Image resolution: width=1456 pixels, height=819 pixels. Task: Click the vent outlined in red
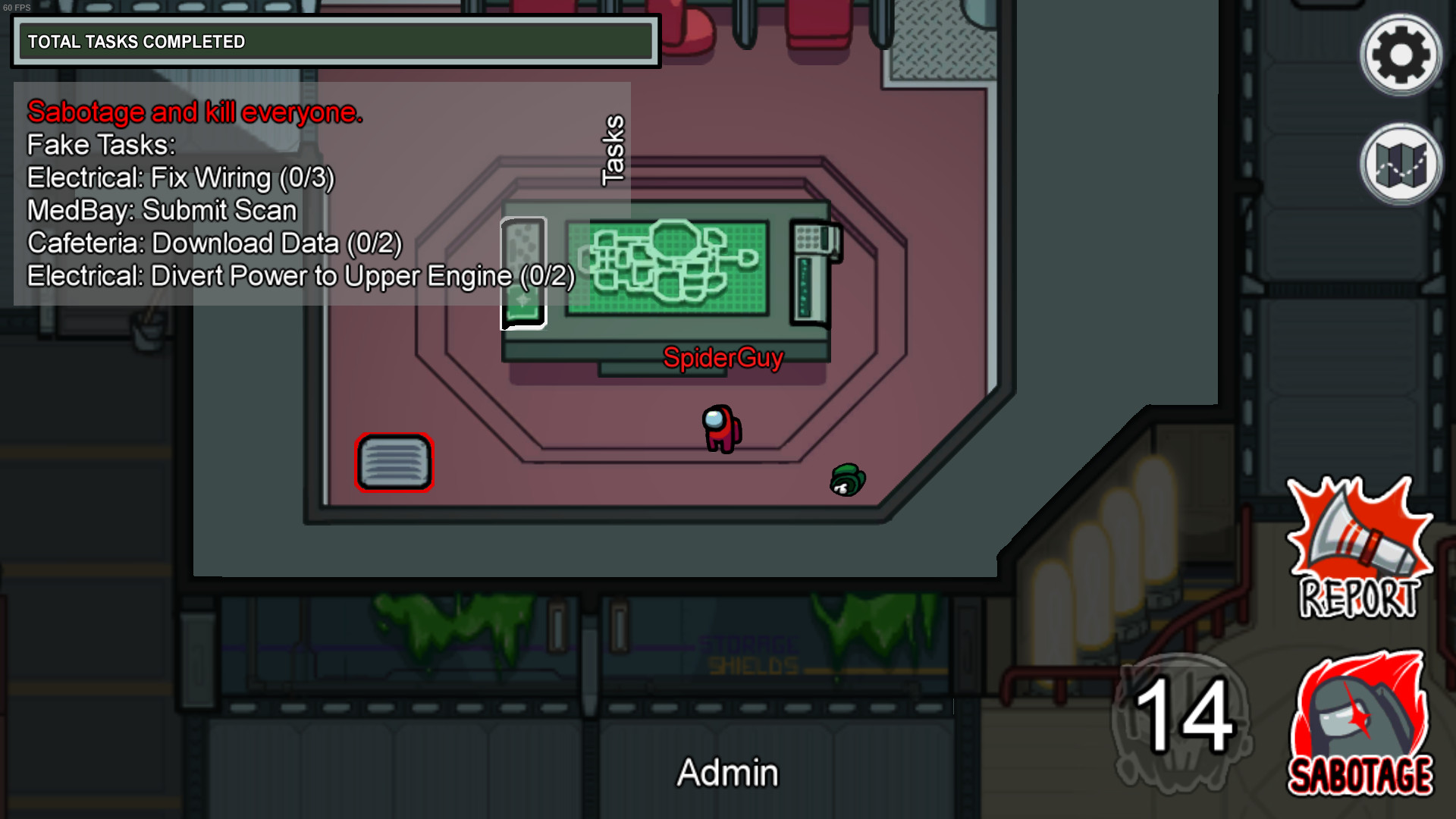pos(394,463)
